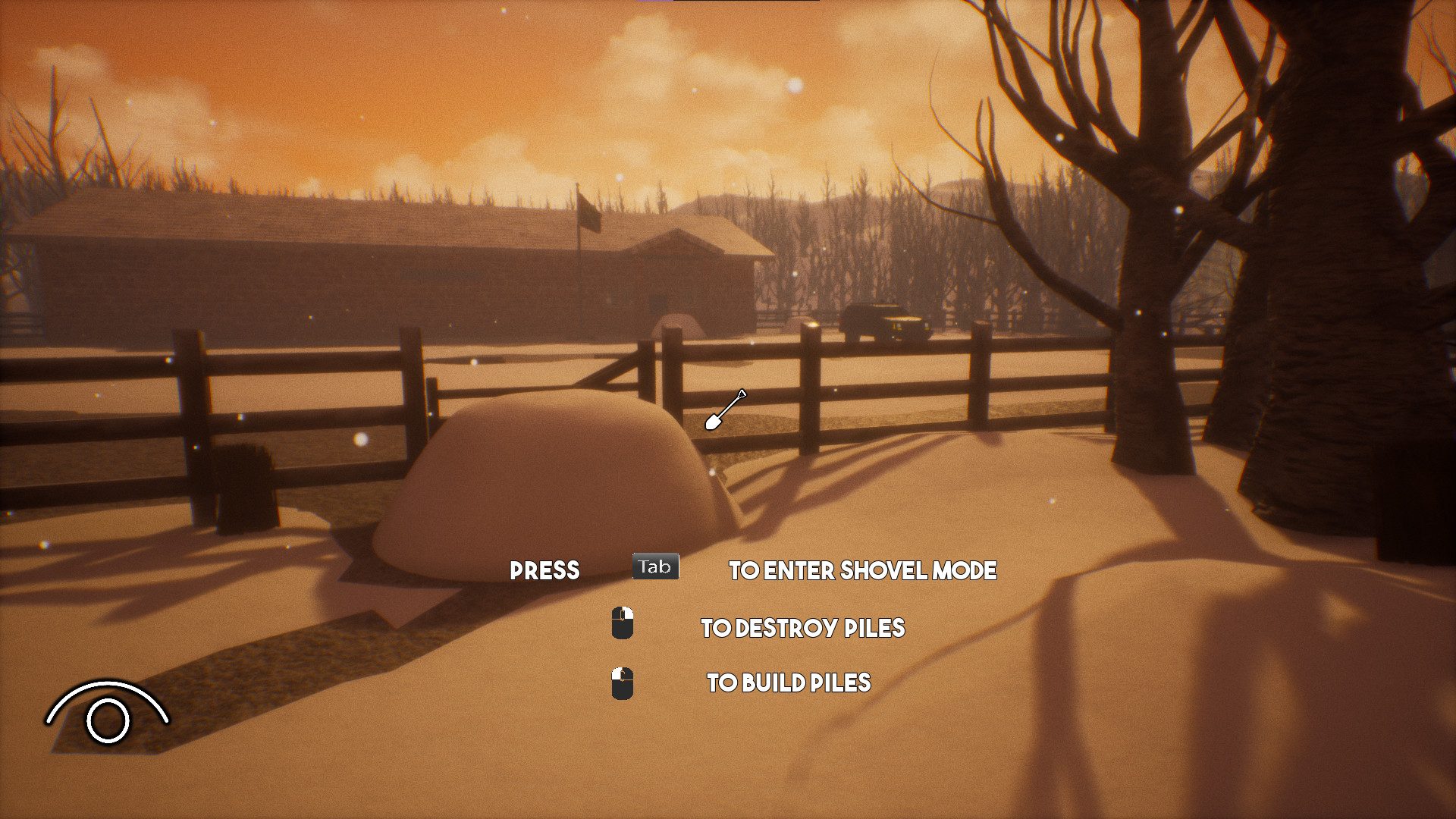Click the eye visibility icon
Image resolution: width=1456 pixels, height=819 pixels.
click(107, 714)
